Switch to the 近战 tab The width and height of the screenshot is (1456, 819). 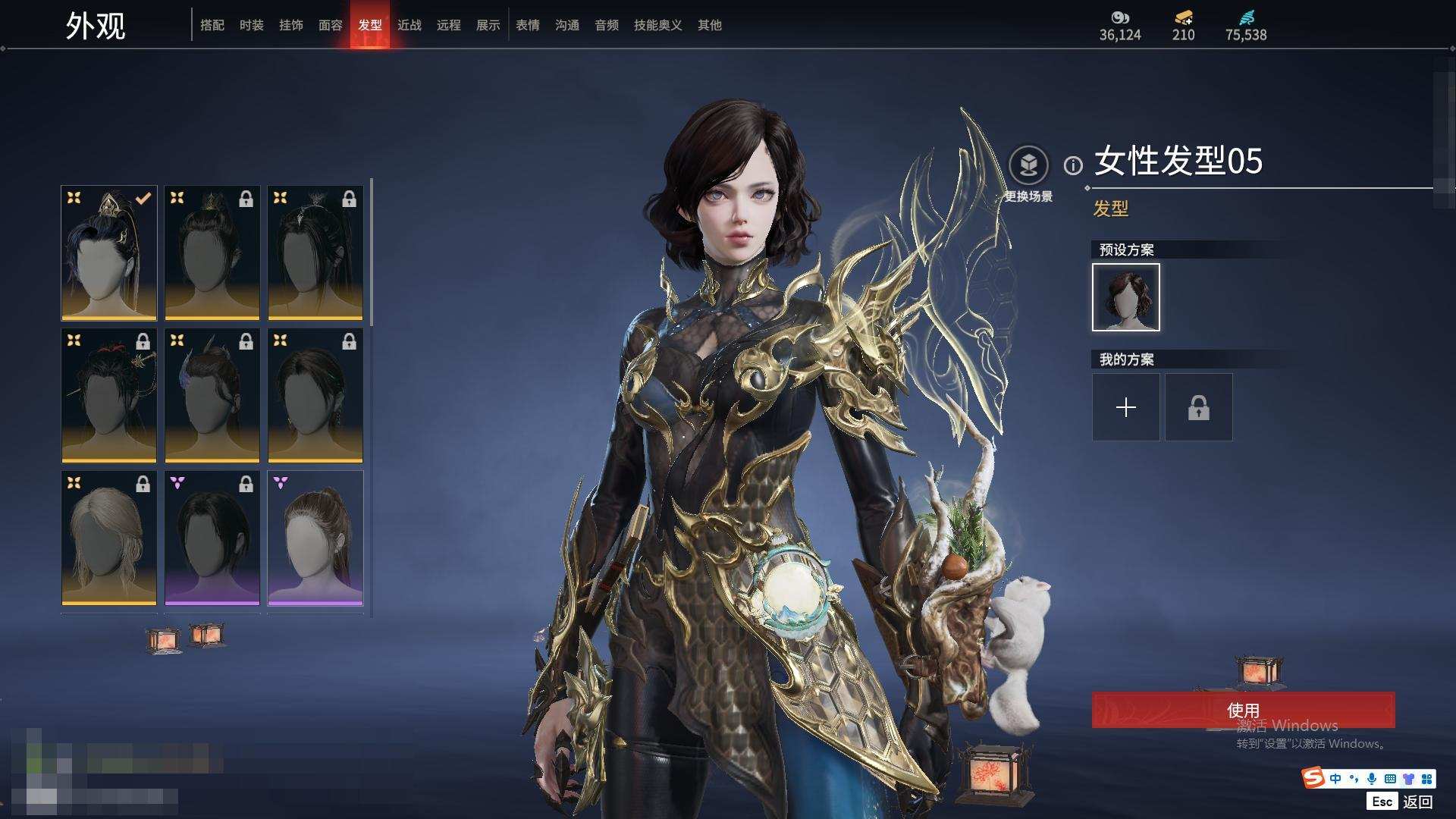tap(409, 25)
